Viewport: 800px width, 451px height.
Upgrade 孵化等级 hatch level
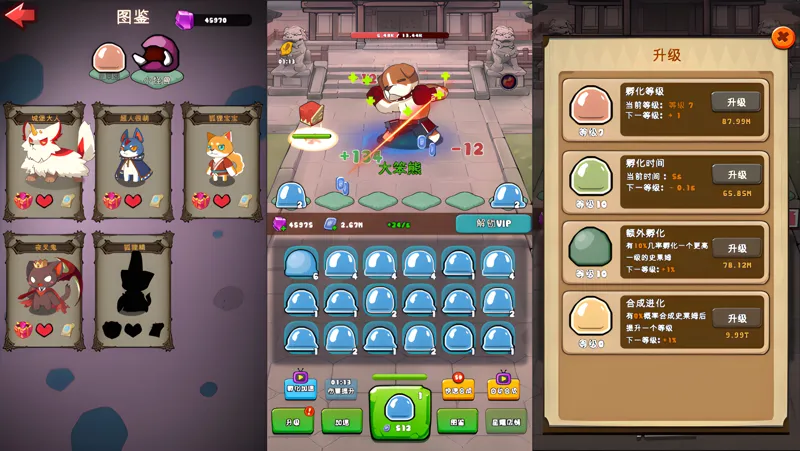[x=736, y=102]
